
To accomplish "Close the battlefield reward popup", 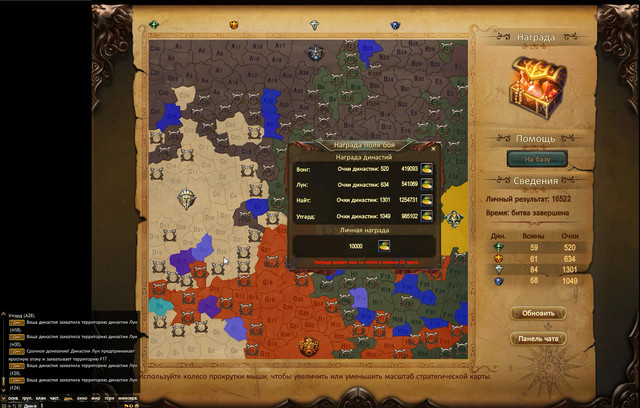I will [432, 150].
